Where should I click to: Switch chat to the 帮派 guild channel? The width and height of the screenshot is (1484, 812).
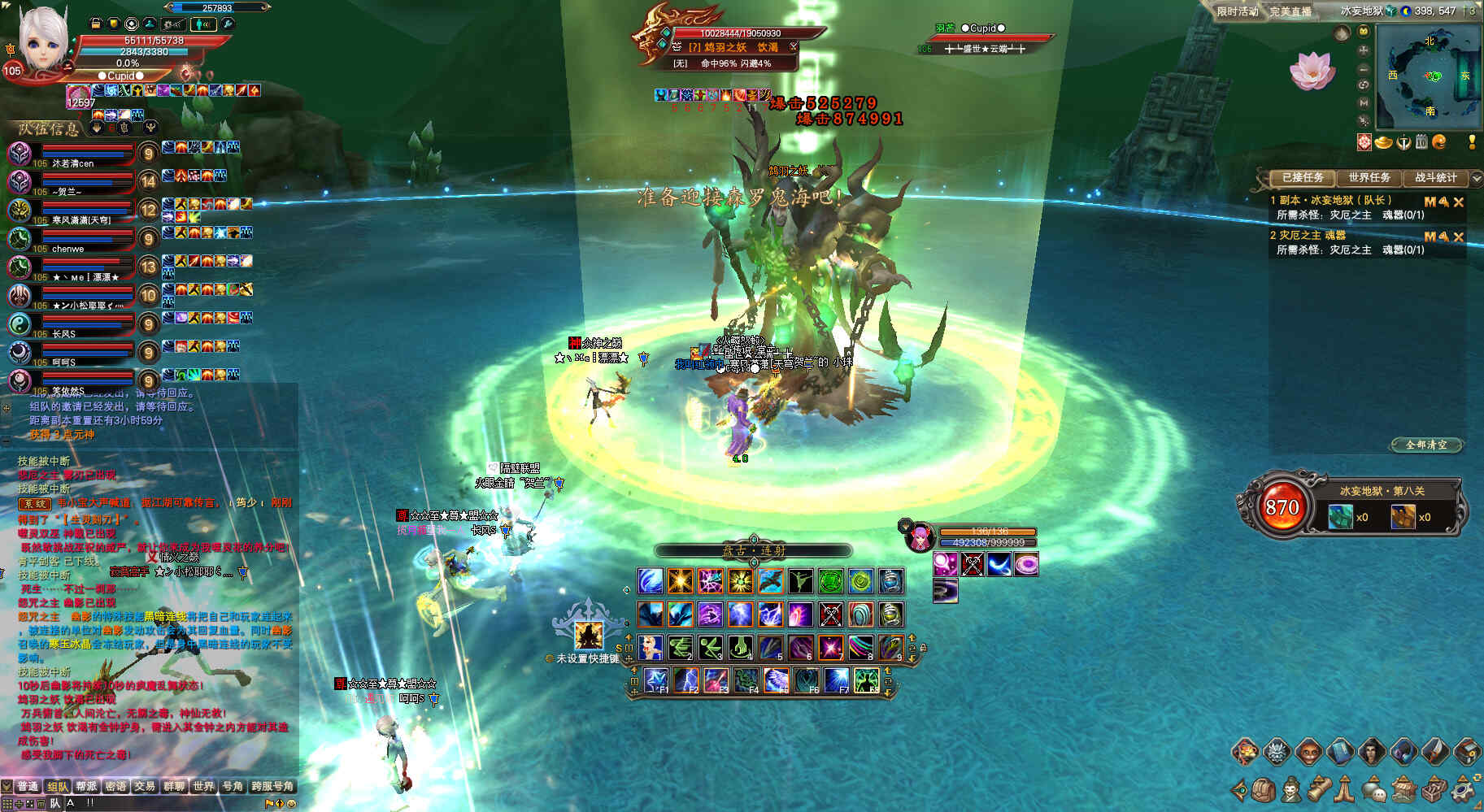point(86,786)
